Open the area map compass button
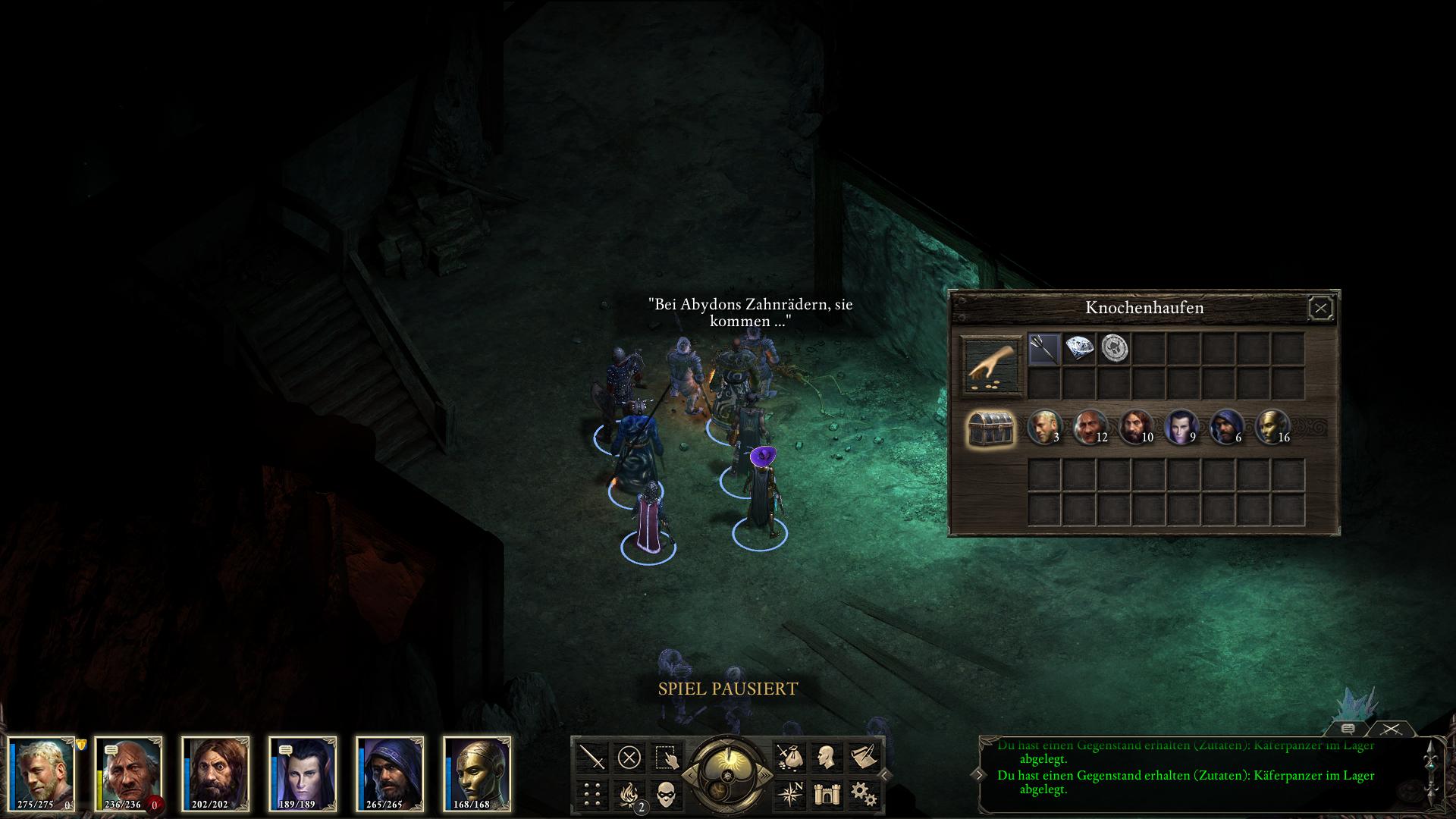Screen dimensions: 1456x819 coord(789,794)
